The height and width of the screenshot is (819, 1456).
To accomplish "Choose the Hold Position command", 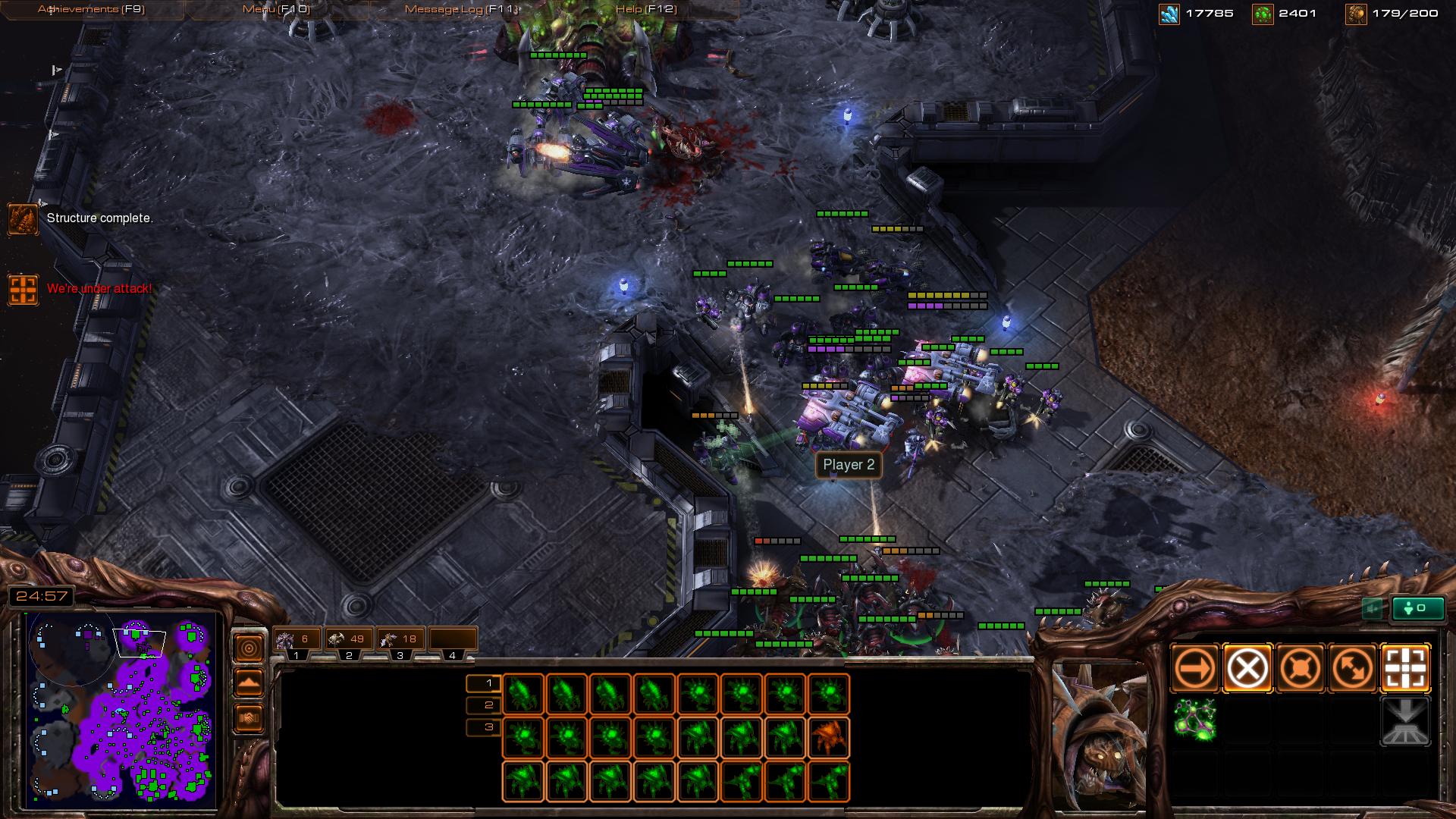I will click(1300, 669).
